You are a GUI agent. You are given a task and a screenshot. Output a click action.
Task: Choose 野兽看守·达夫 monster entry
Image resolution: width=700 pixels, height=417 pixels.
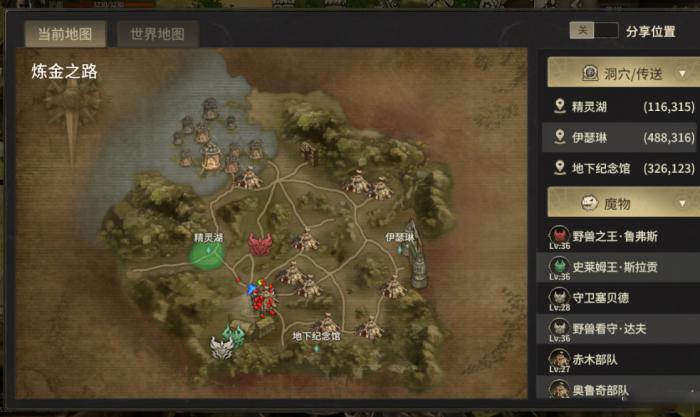pos(620,327)
